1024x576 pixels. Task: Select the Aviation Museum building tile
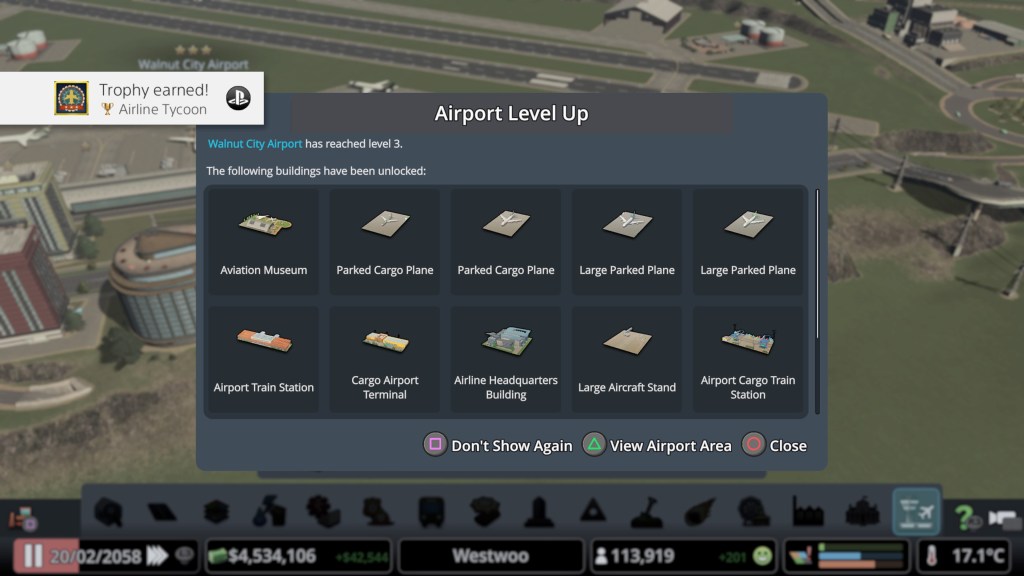264,241
